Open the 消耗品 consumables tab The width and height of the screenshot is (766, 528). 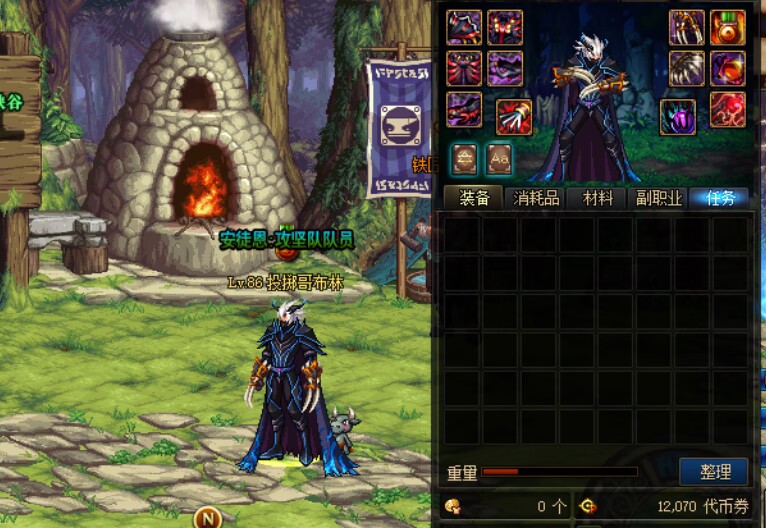536,197
